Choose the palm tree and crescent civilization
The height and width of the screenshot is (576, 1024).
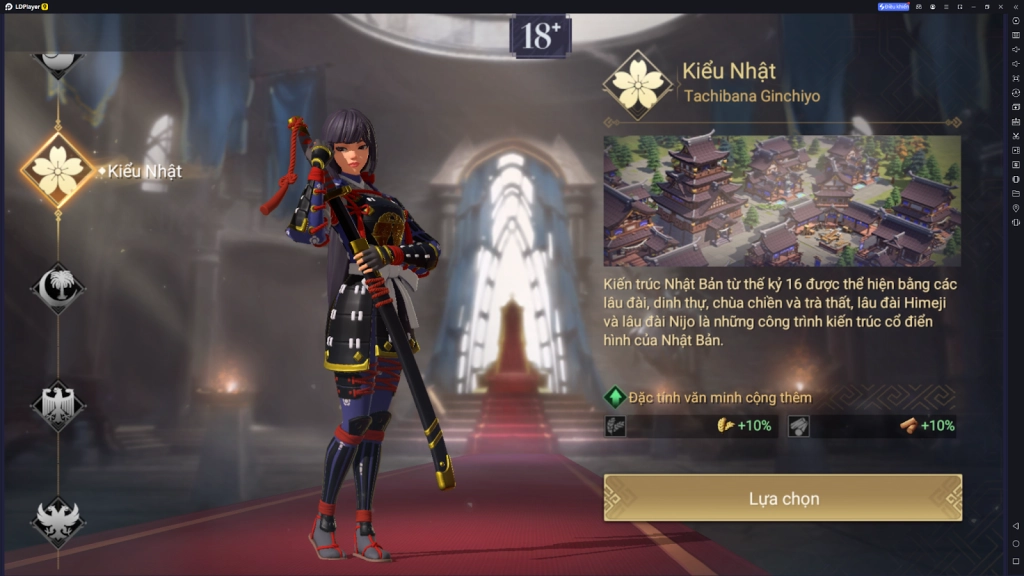tap(58, 287)
